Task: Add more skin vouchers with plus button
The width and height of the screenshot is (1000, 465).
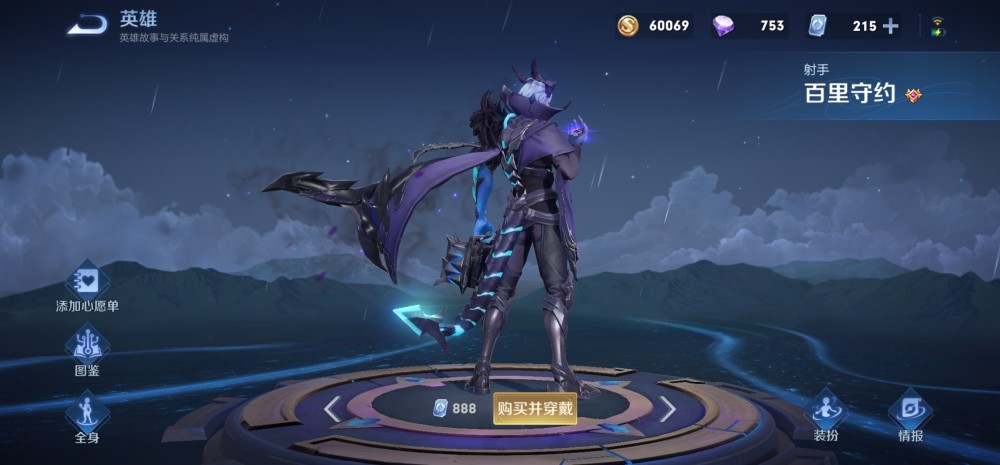Action: [x=890, y=26]
